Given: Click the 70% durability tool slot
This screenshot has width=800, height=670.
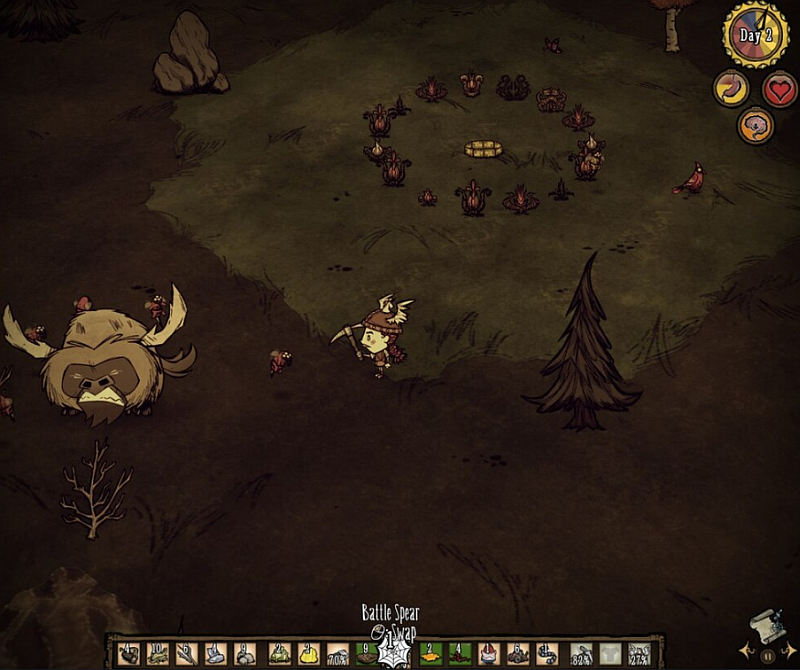Looking at the screenshot, I should pos(338,655).
